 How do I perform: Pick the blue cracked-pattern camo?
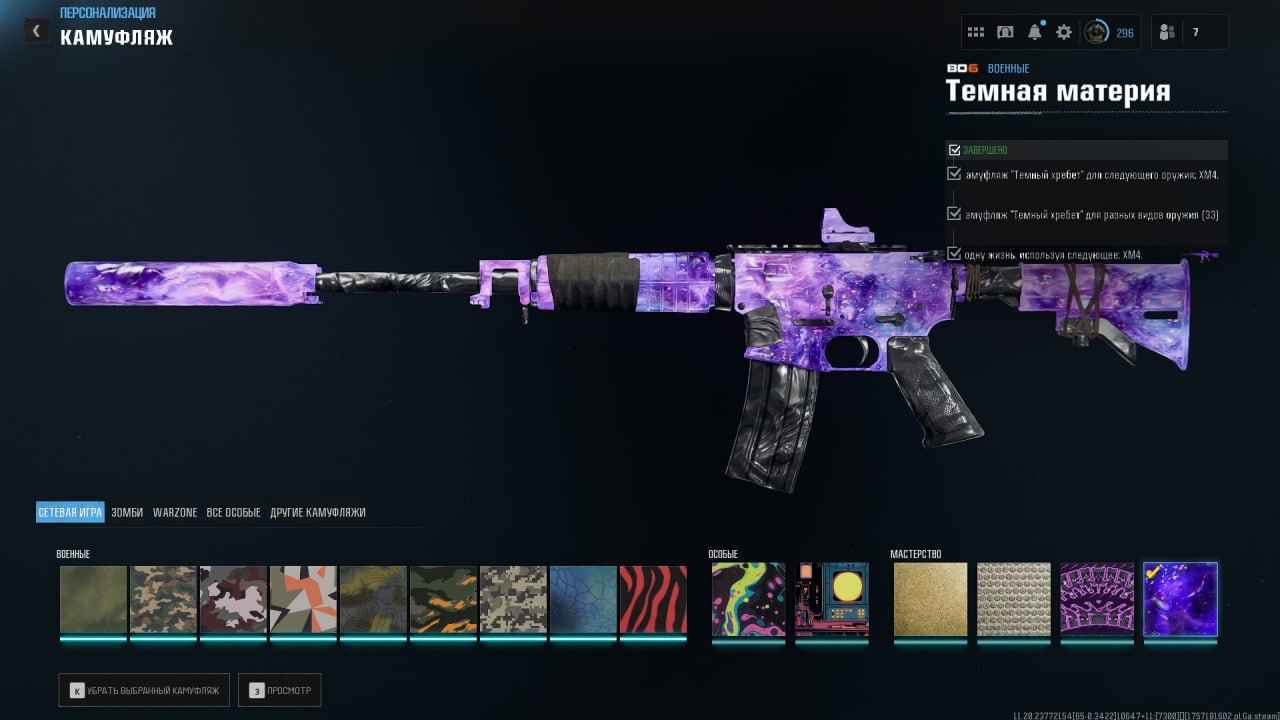click(x=583, y=600)
